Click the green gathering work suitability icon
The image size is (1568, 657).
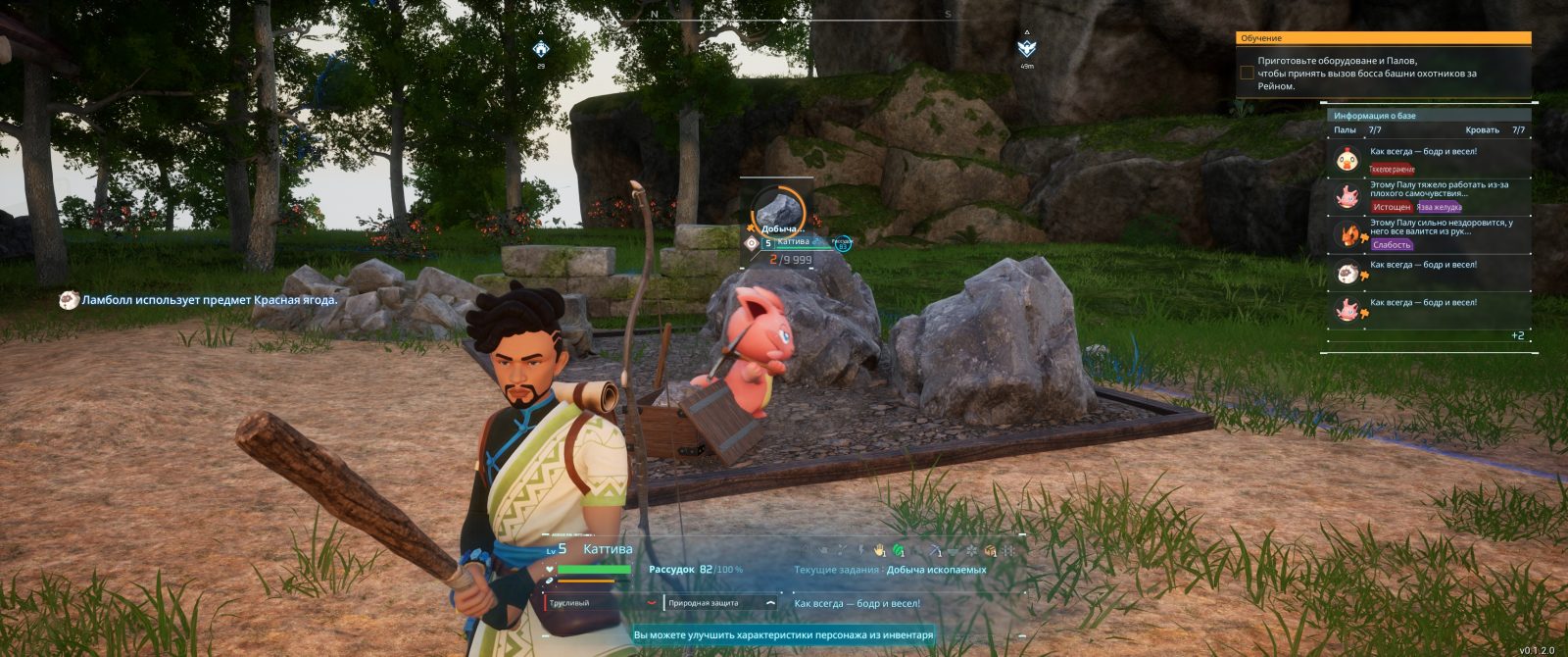898,550
